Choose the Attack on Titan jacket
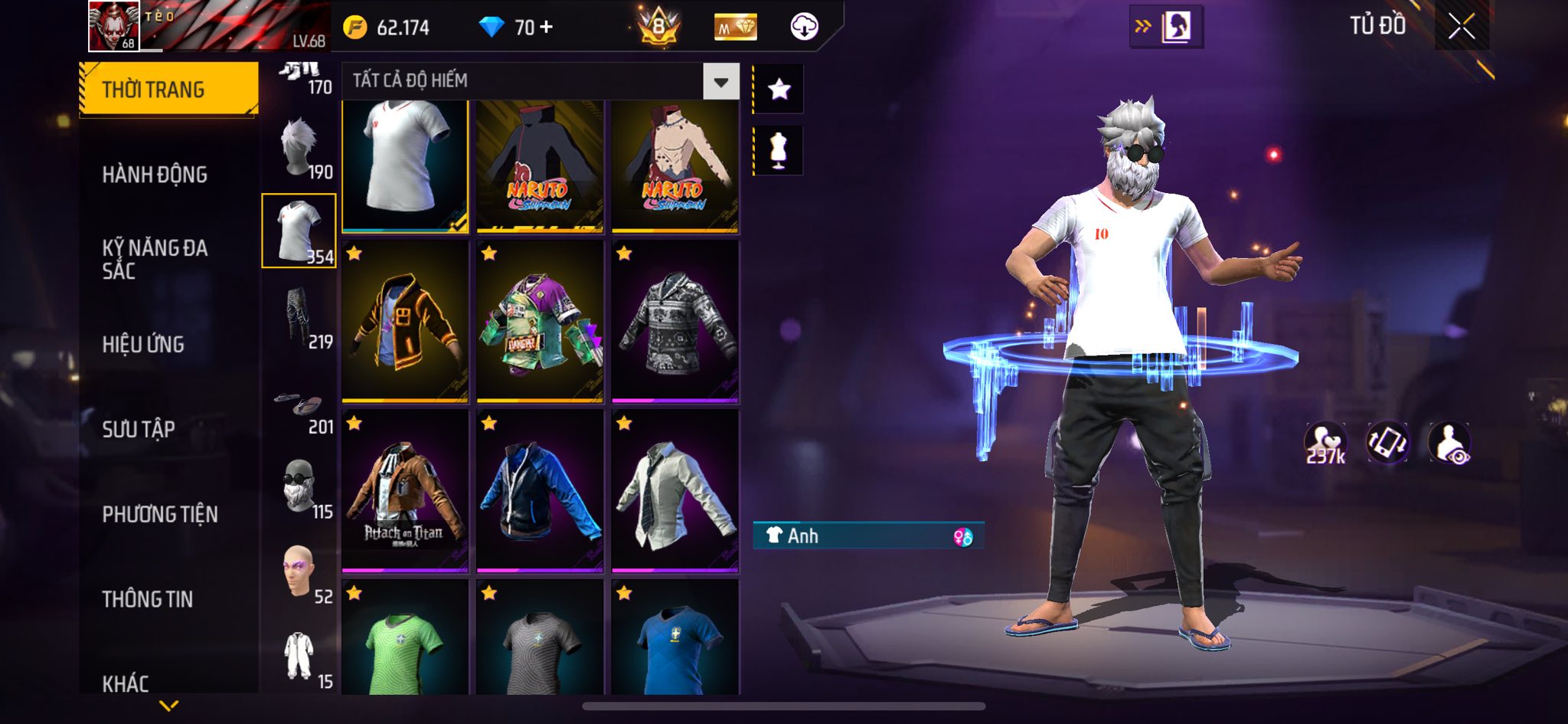Screen dimensions: 1568x724 tap(404, 491)
